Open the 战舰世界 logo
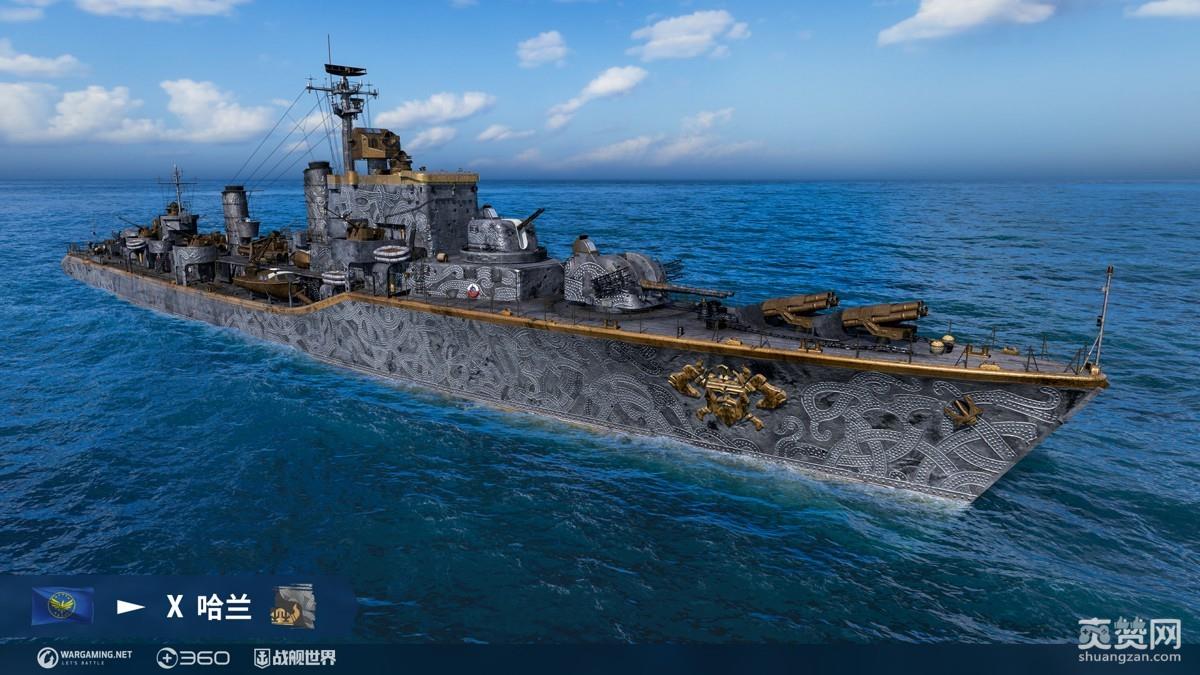Screen dimensions: 1200x675 (295, 657)
